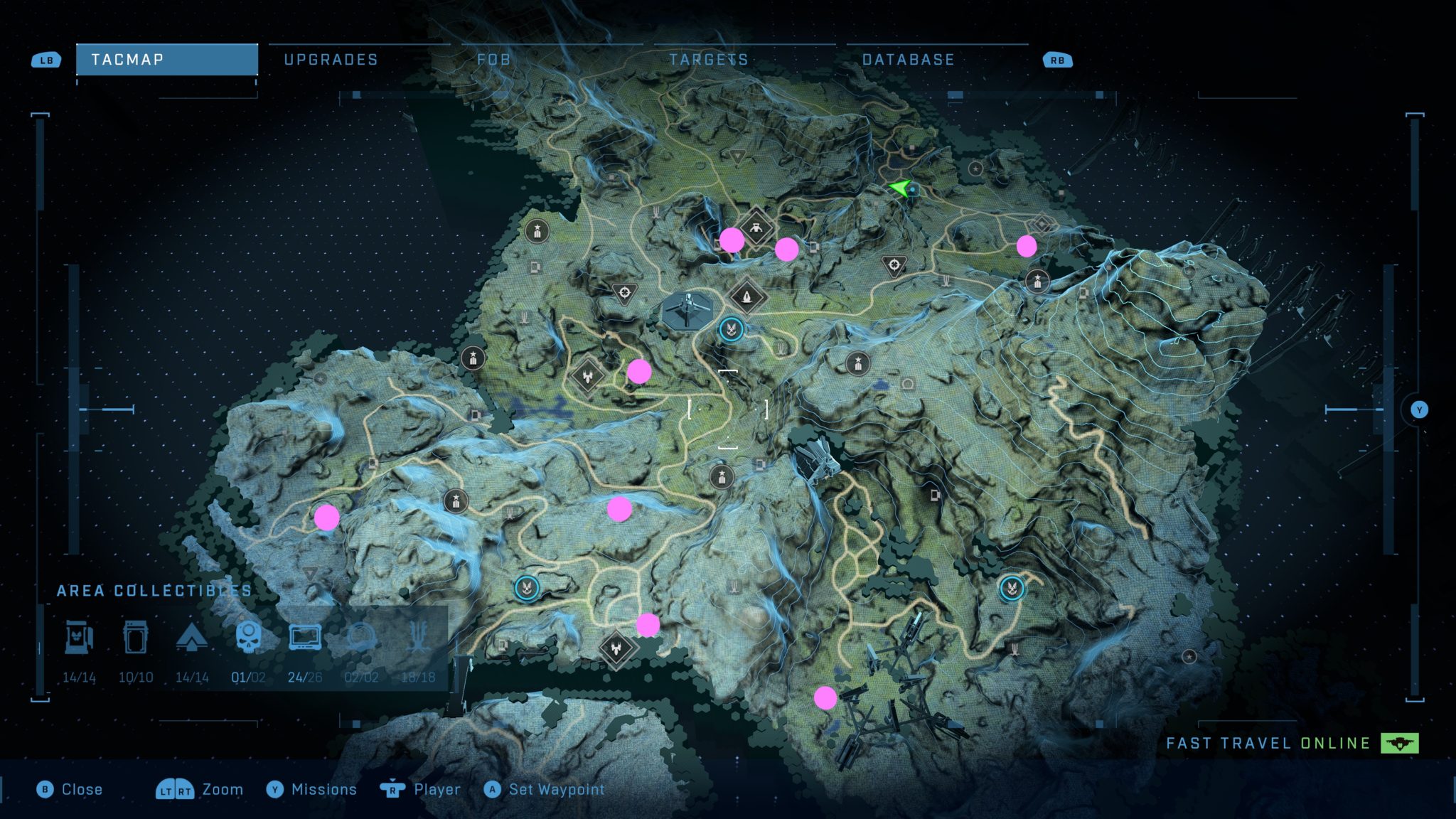Open the high-value target crosshair icon
The image size is (1456, 819).
894,264
